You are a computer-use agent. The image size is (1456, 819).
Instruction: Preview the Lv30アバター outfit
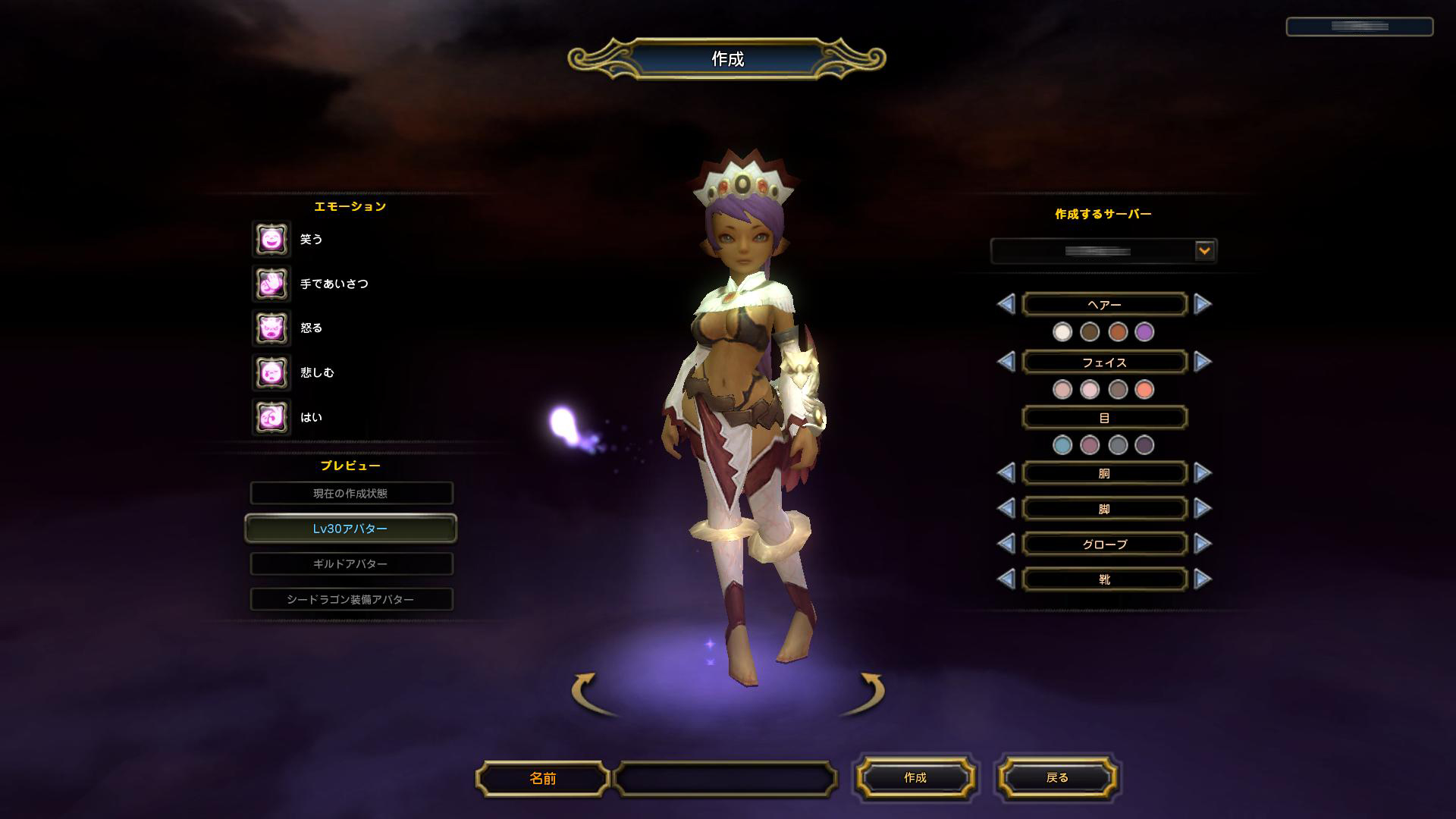pyautogui.click(x=351, y=529)
